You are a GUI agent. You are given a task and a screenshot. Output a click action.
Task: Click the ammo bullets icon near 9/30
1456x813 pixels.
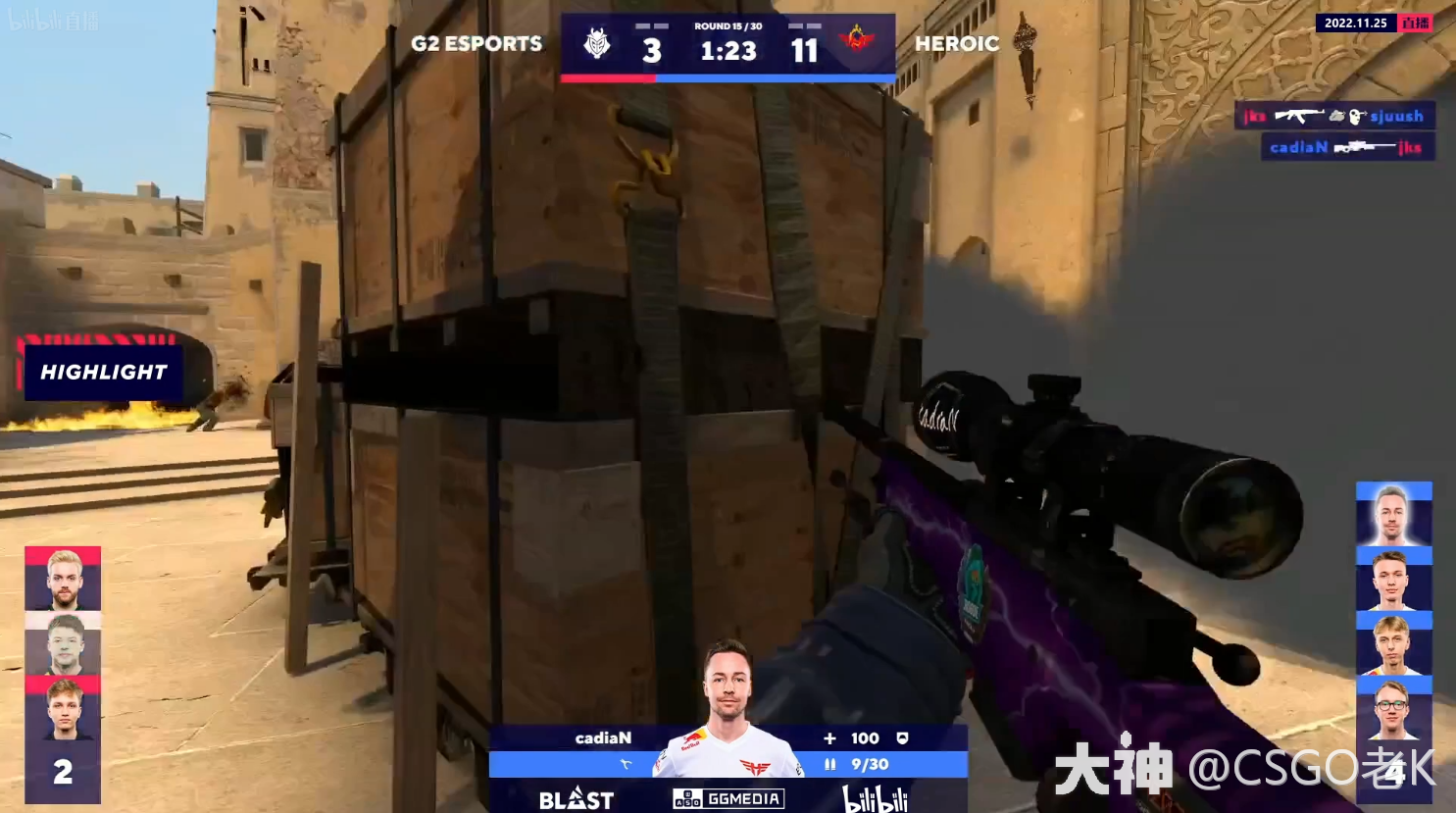(831, 763)
